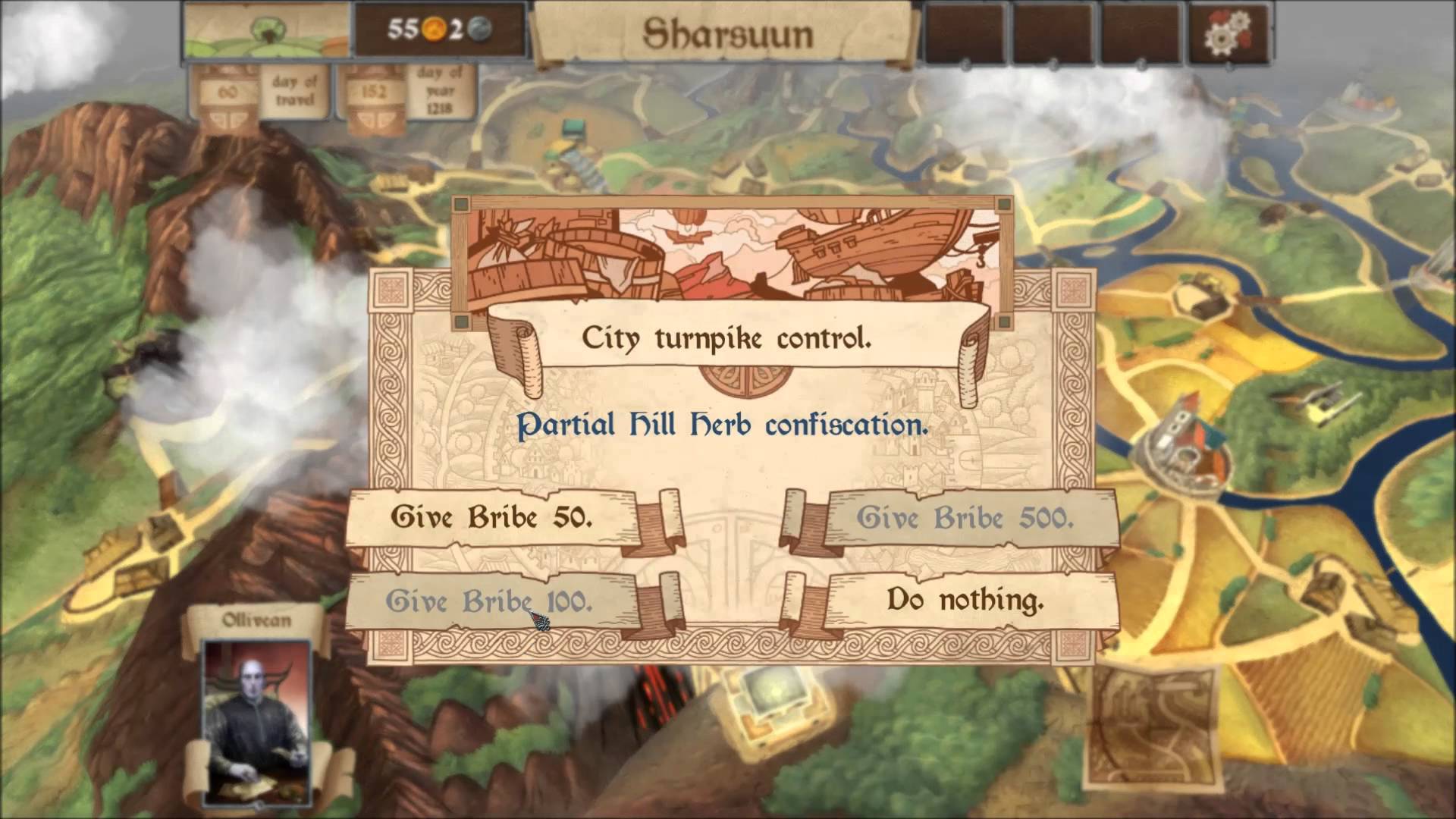
Task: Click the tree landscape panel
Action: point(267,31)
